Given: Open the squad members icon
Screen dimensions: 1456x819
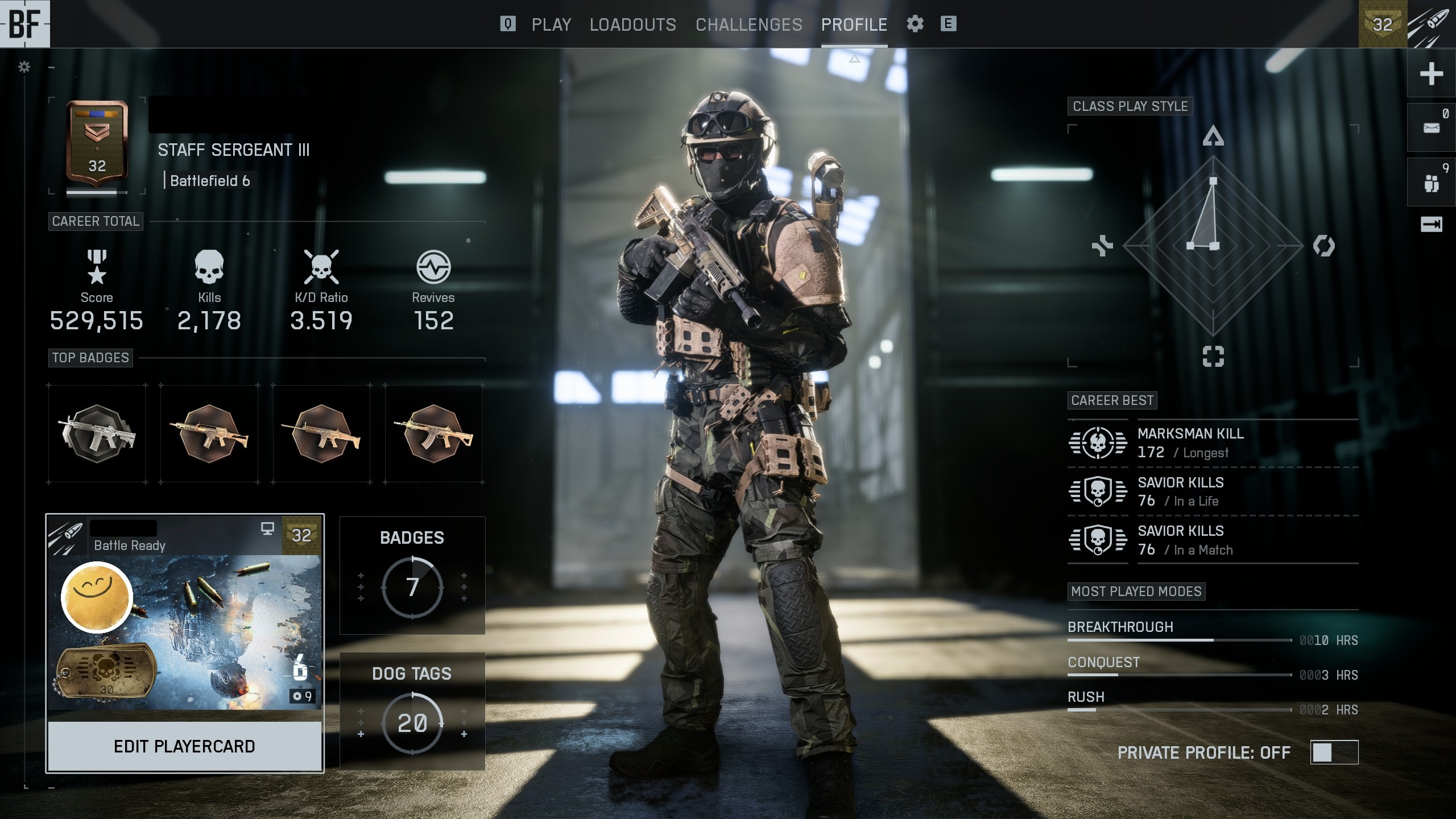Looking at the screenshot, I should coord(1431,183).
